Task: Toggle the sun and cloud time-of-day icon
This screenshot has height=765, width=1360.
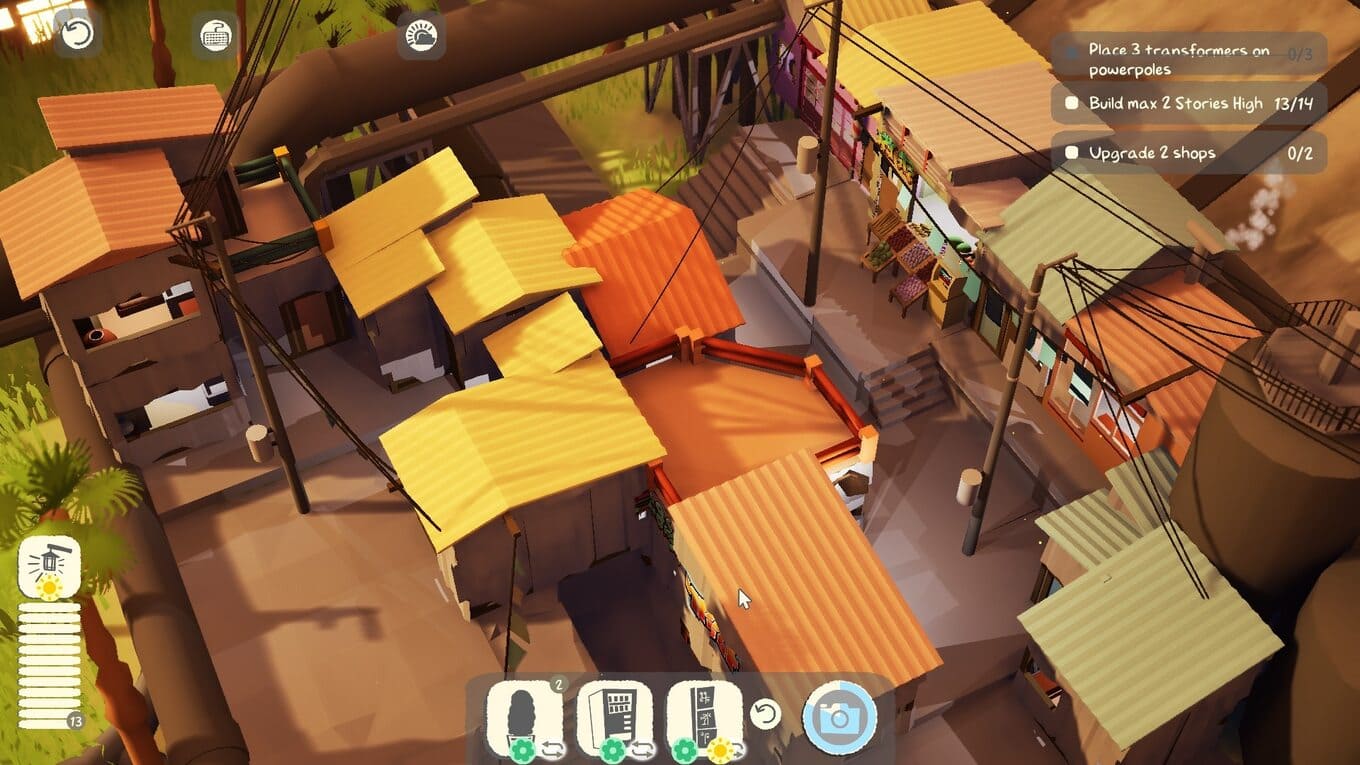Action: pyautogui.click(x=422, y=36)
